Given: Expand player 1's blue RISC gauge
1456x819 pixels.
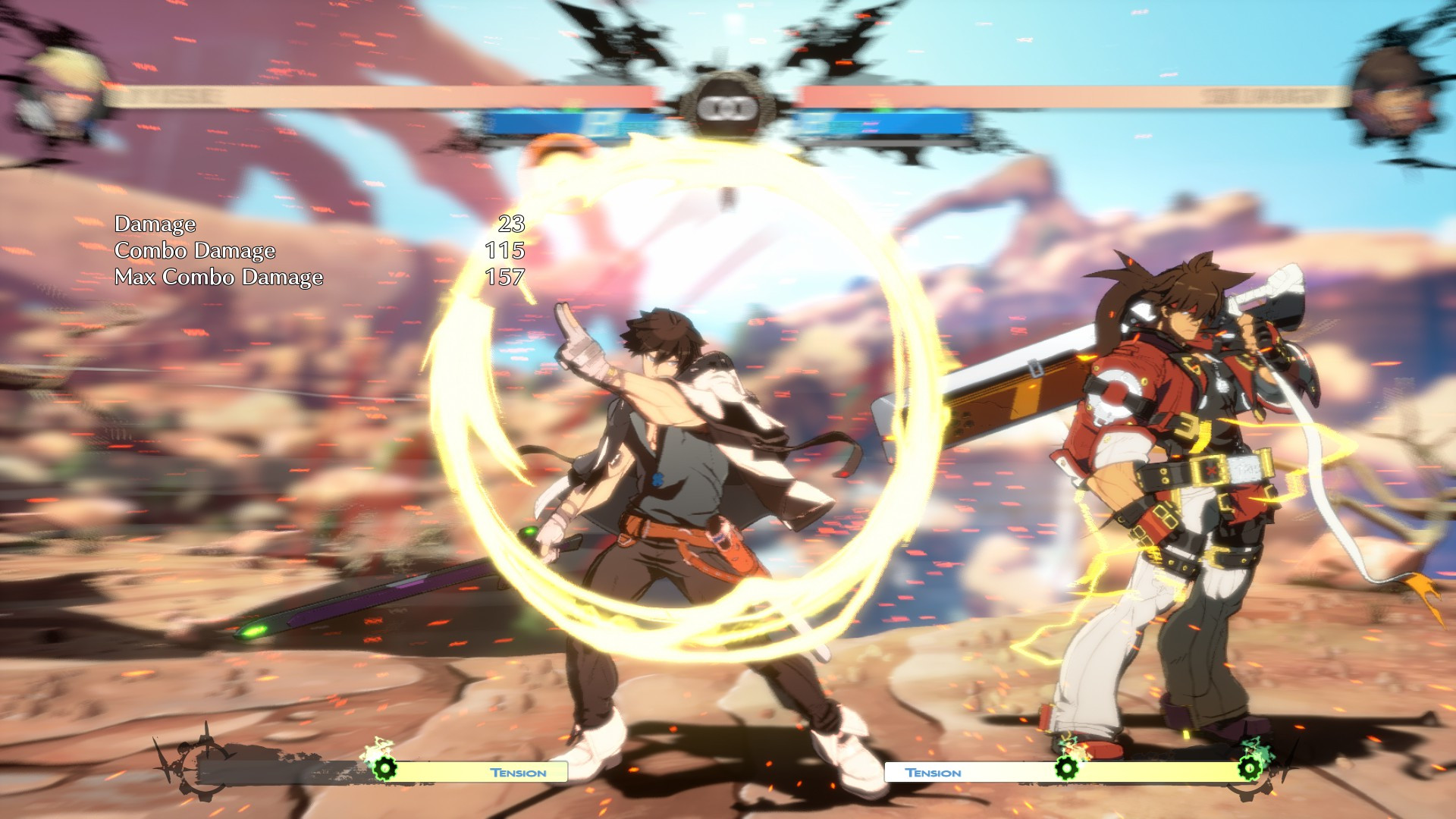Looking at the screenshot, I should [576, 120].
